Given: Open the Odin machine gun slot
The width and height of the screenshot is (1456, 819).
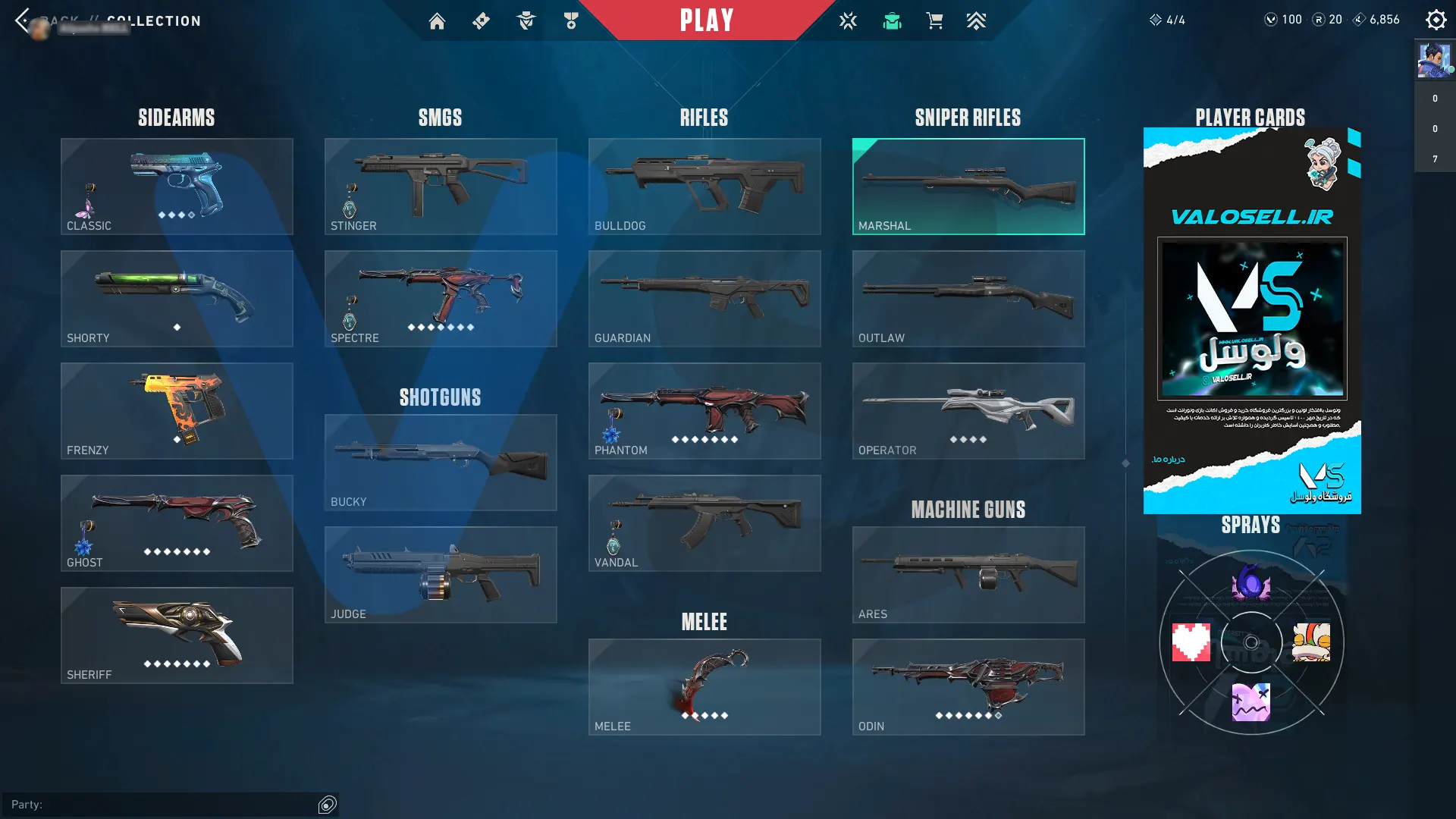Looking at the screenshot, I should click(968, 687).
